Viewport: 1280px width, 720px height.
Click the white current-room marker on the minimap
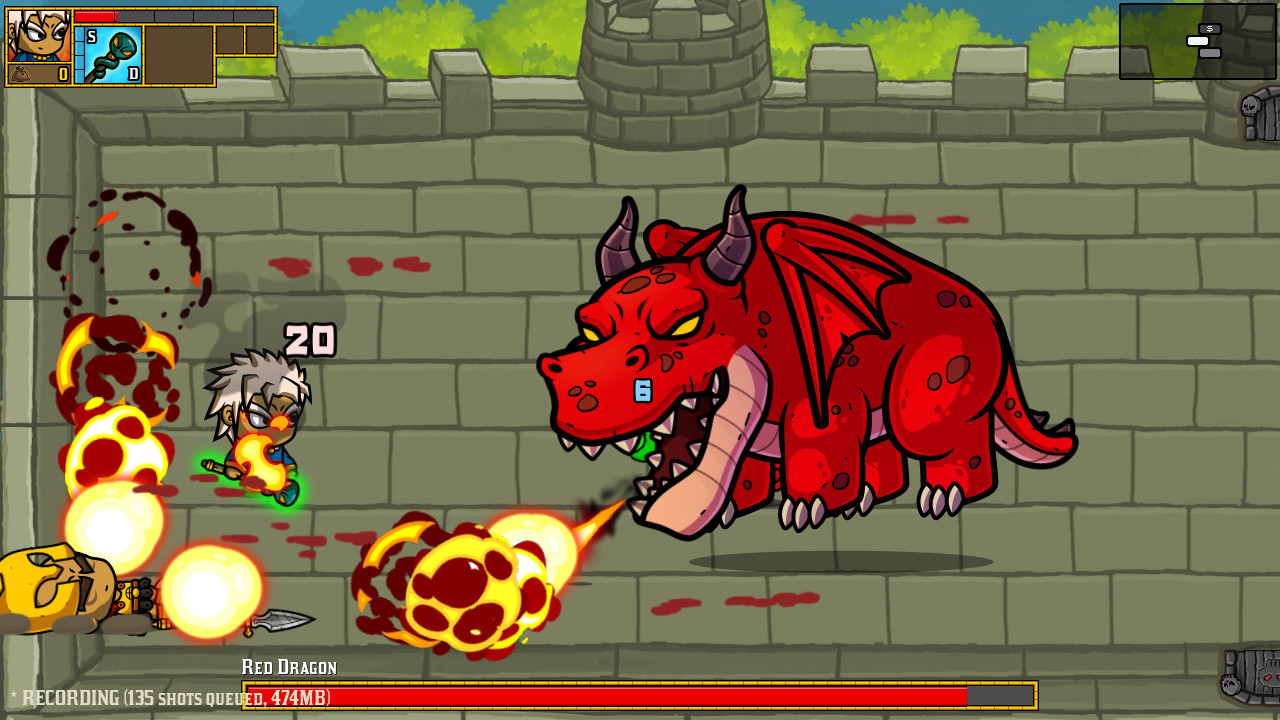tap(1198, 41)
